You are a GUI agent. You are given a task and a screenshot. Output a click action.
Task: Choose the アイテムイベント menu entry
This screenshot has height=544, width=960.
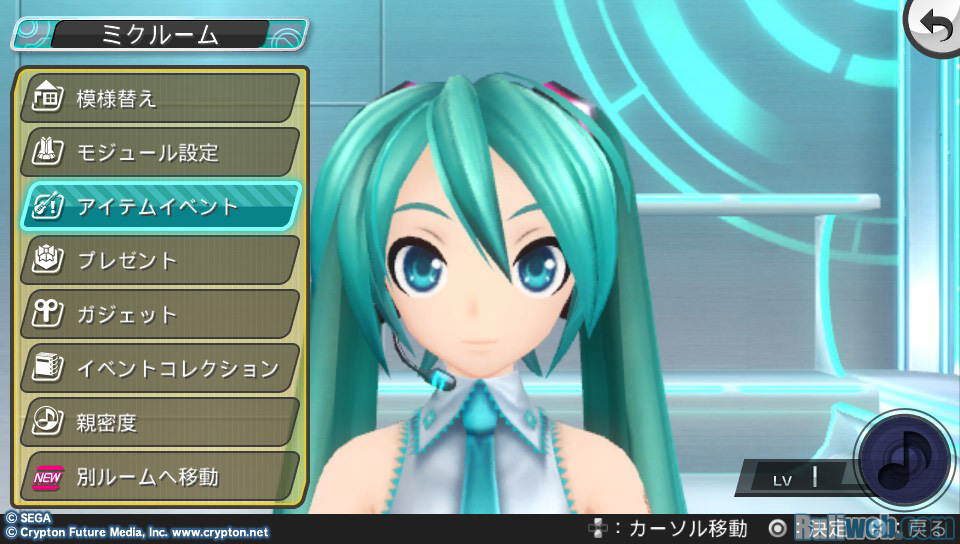click(x=160, y=207)
